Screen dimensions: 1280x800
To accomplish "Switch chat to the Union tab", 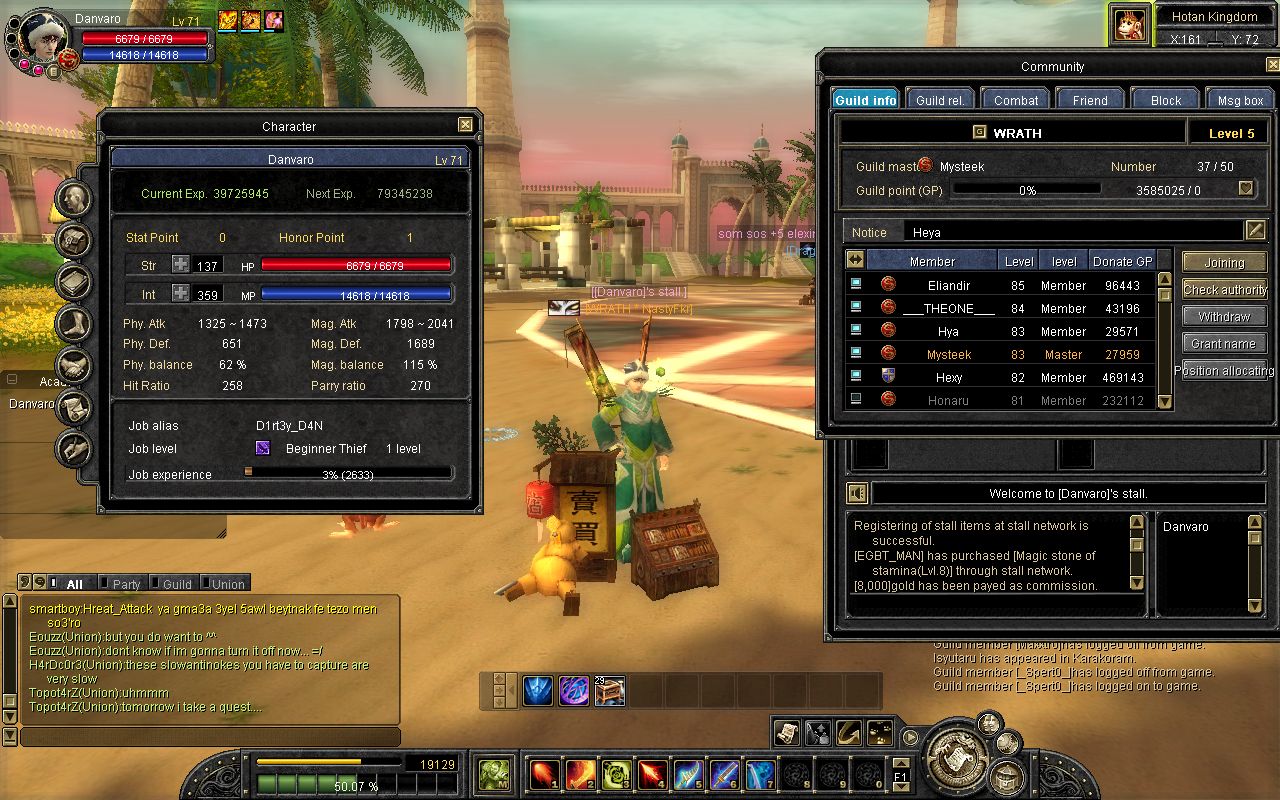I will (222, 584).
